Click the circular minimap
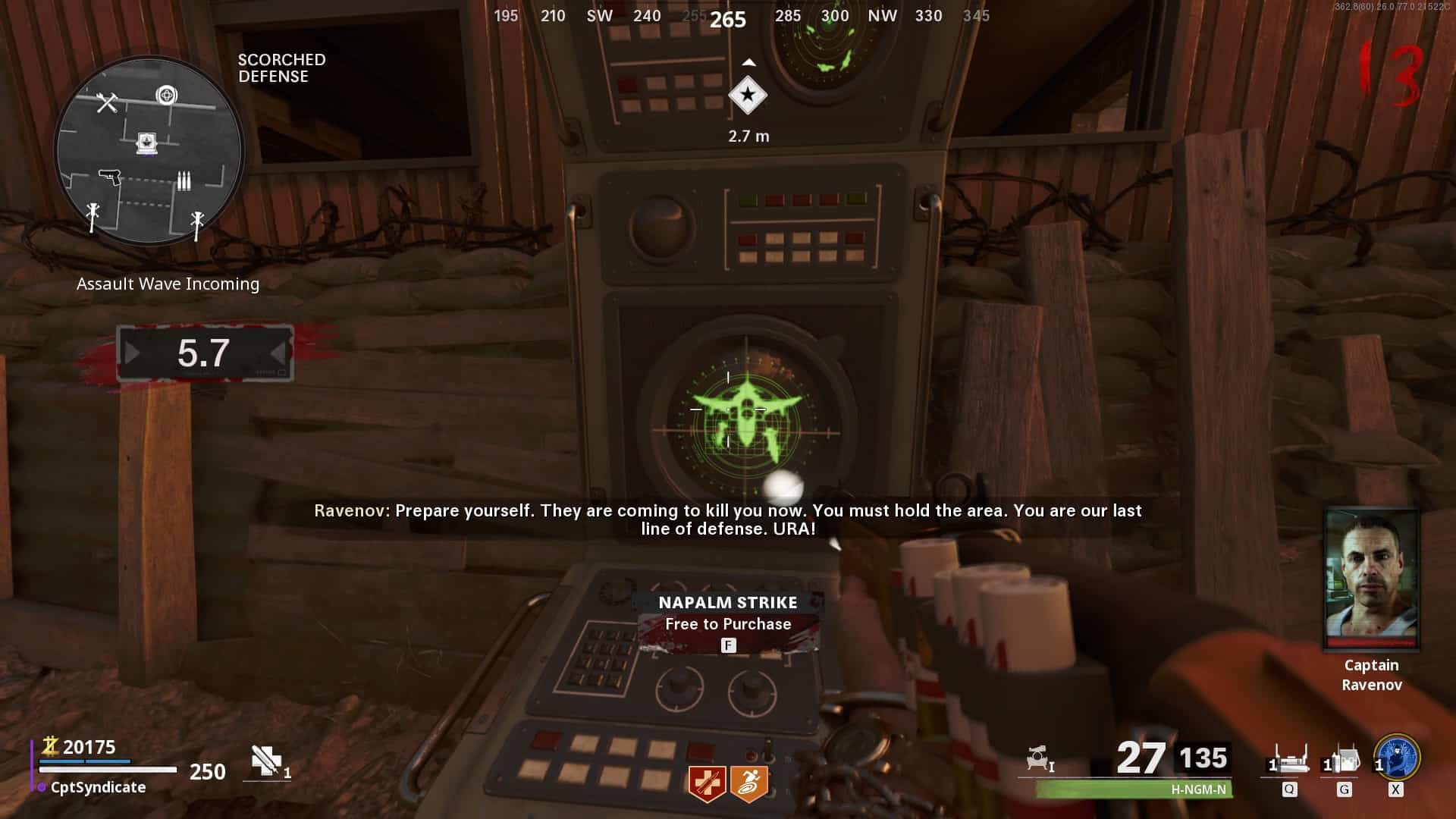The width and height of the screenshot is (1456, 819). pyautogui.click(x=149, y=151)
